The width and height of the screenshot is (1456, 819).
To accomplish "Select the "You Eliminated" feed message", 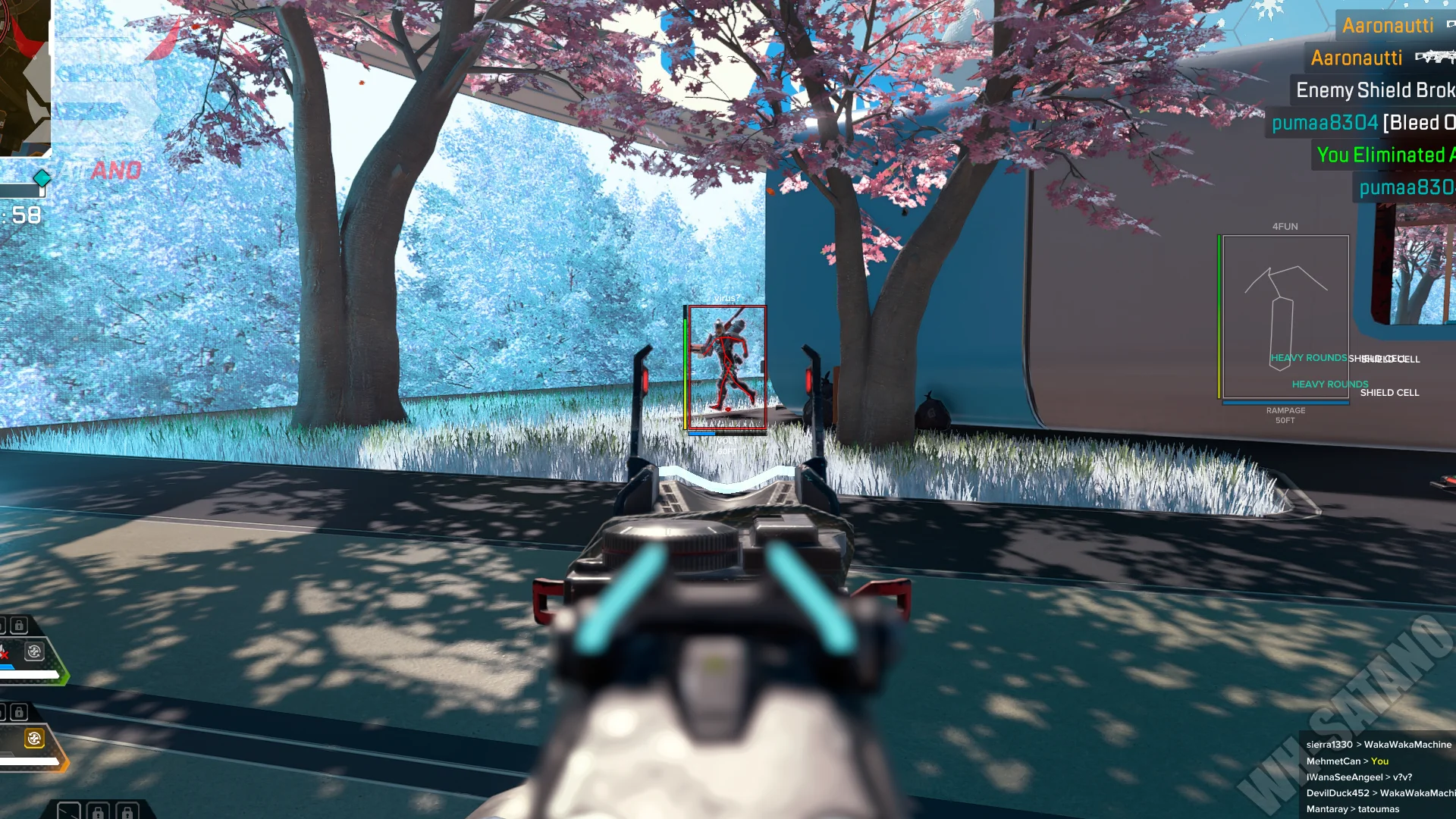I will (x=1385, y=155).
